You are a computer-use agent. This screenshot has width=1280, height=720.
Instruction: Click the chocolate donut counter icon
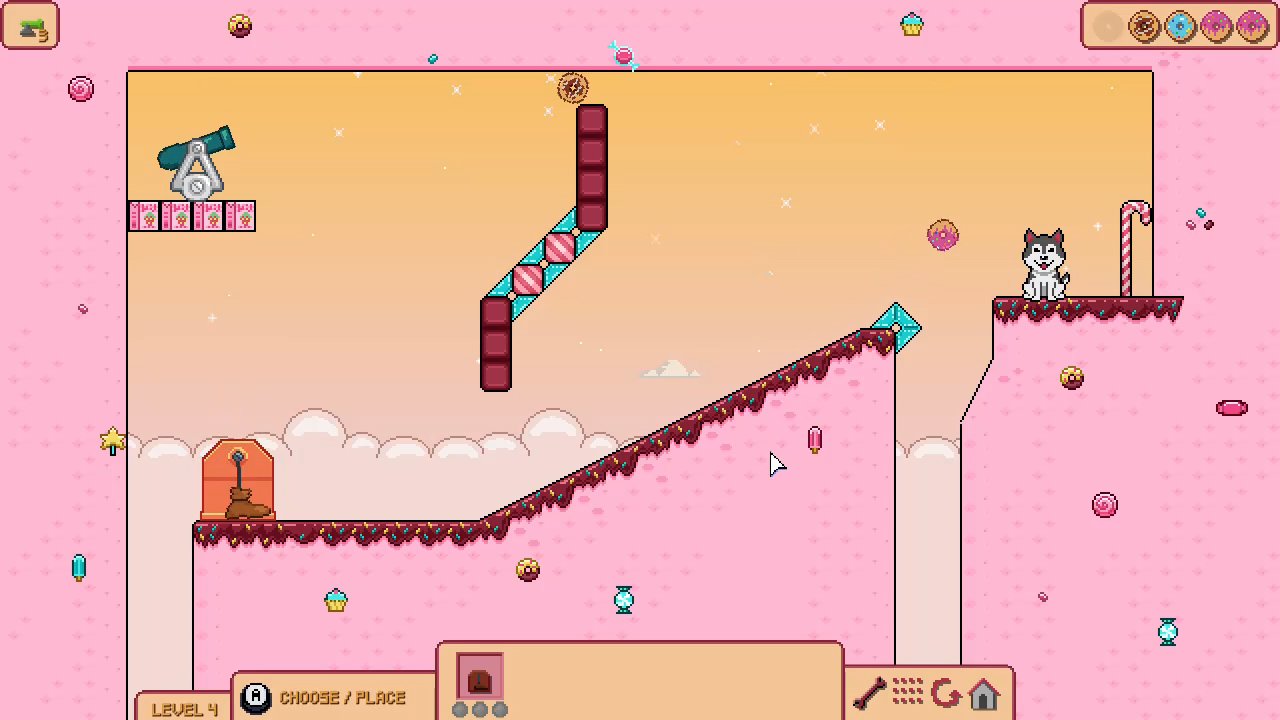[1143, 26]
